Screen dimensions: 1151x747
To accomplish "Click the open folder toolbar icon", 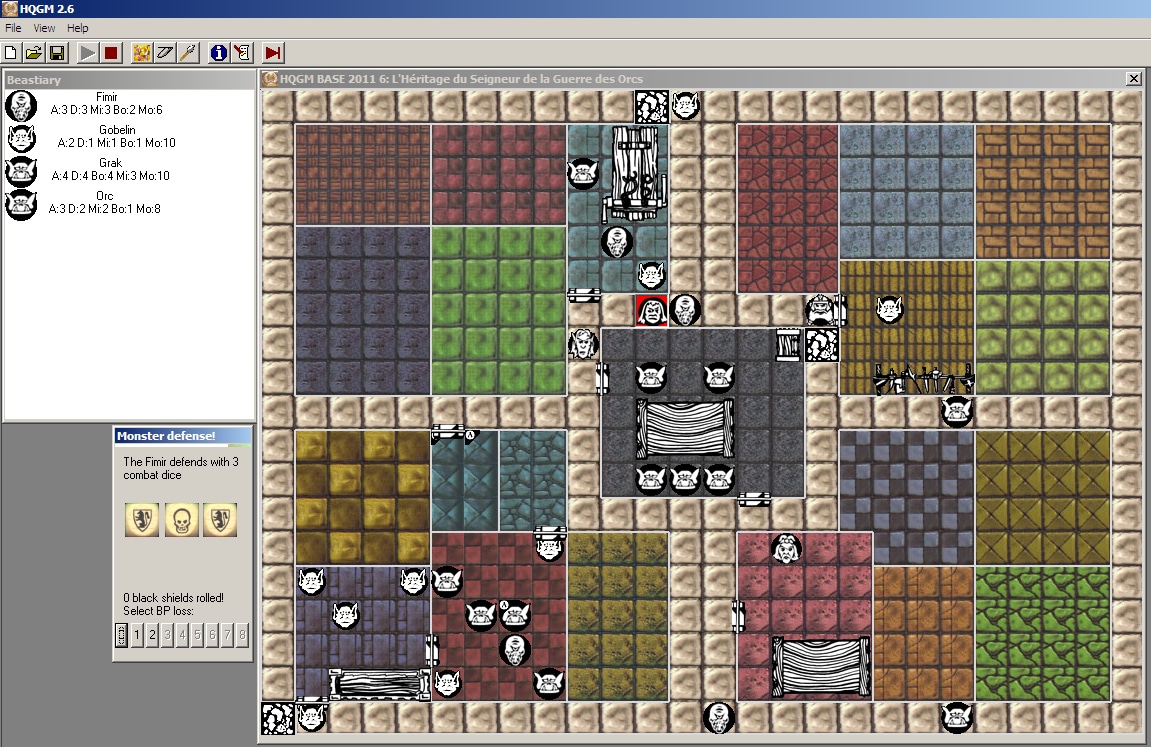I will [34, 52].
